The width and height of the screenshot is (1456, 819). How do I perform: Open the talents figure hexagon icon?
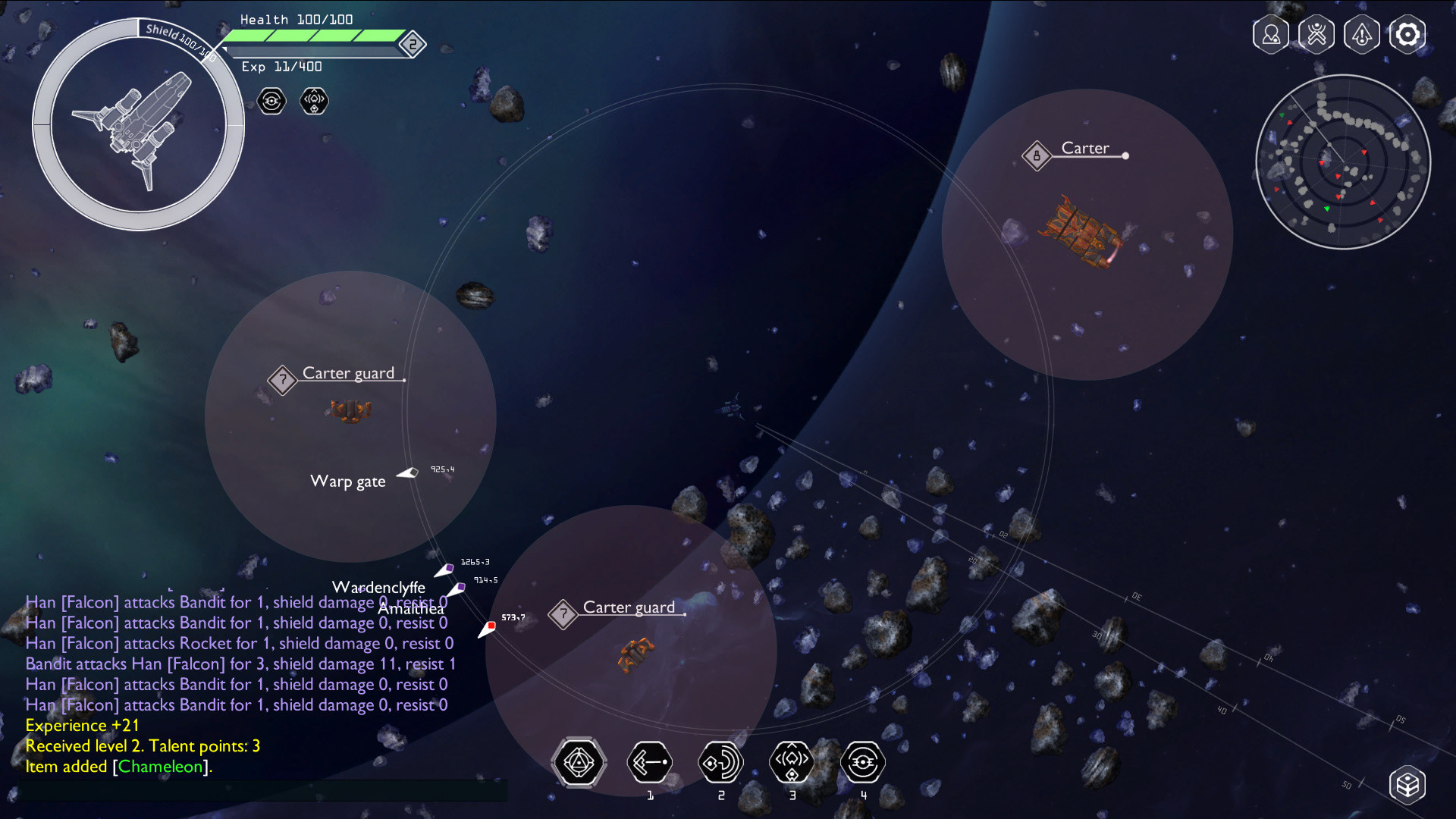[1316, 35]
